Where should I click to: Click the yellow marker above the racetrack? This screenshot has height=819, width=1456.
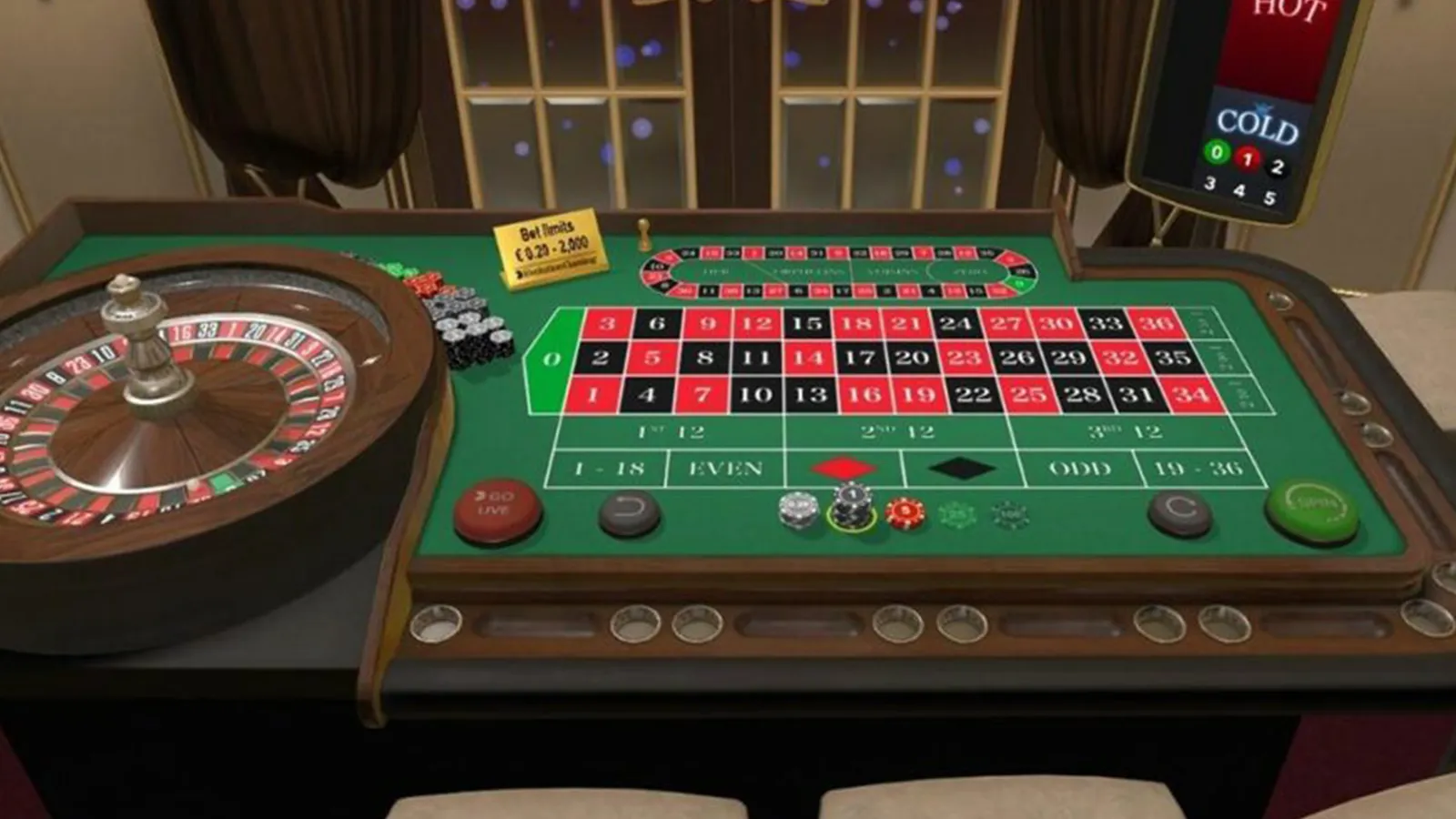tap(646, 232)
